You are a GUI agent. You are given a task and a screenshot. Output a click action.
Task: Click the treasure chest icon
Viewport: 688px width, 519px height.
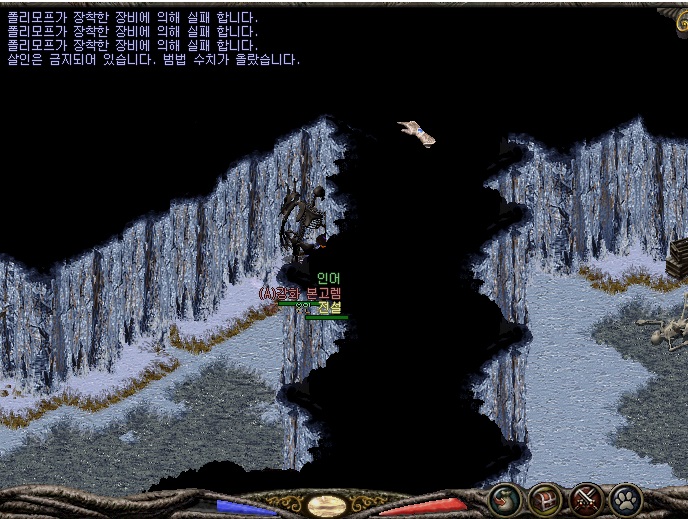546,499
